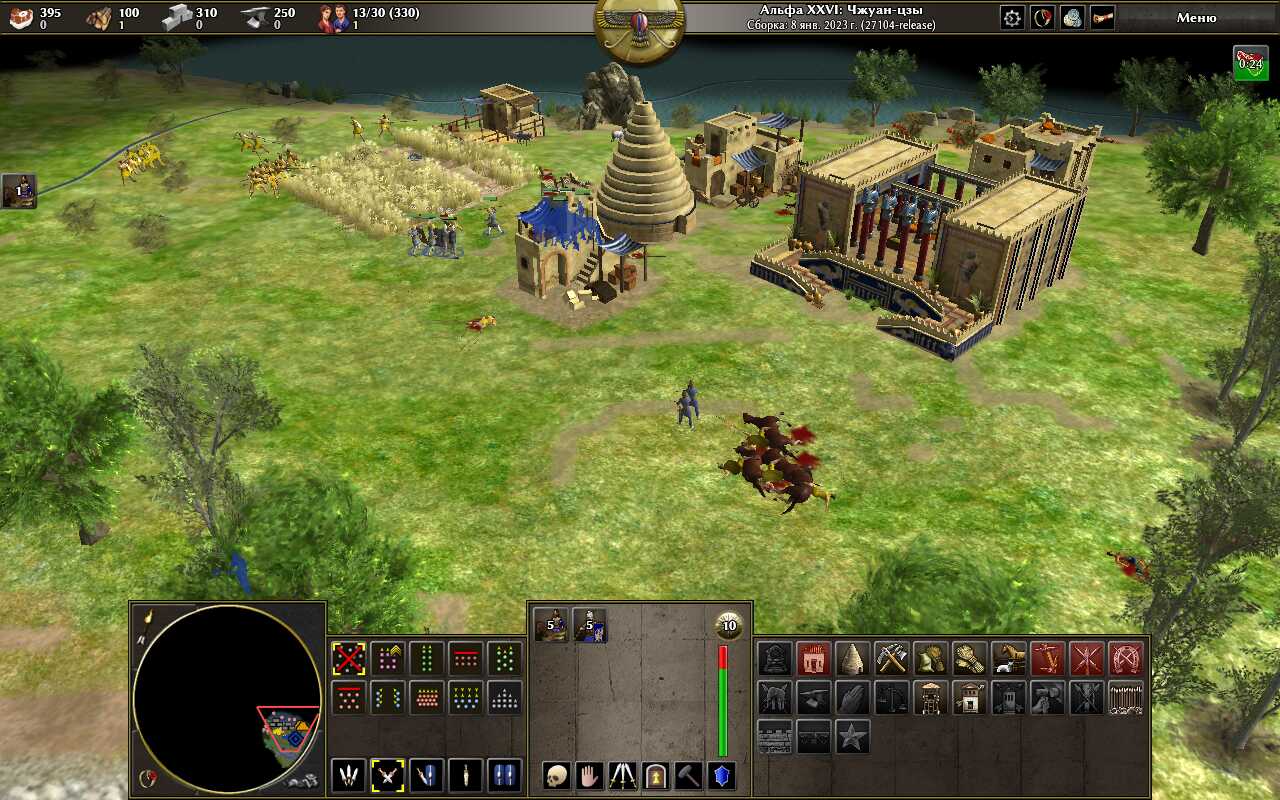Screen dimensions: 1280x800
Task: Click the red attack alert timer icon
Action: click(1250, 62)
